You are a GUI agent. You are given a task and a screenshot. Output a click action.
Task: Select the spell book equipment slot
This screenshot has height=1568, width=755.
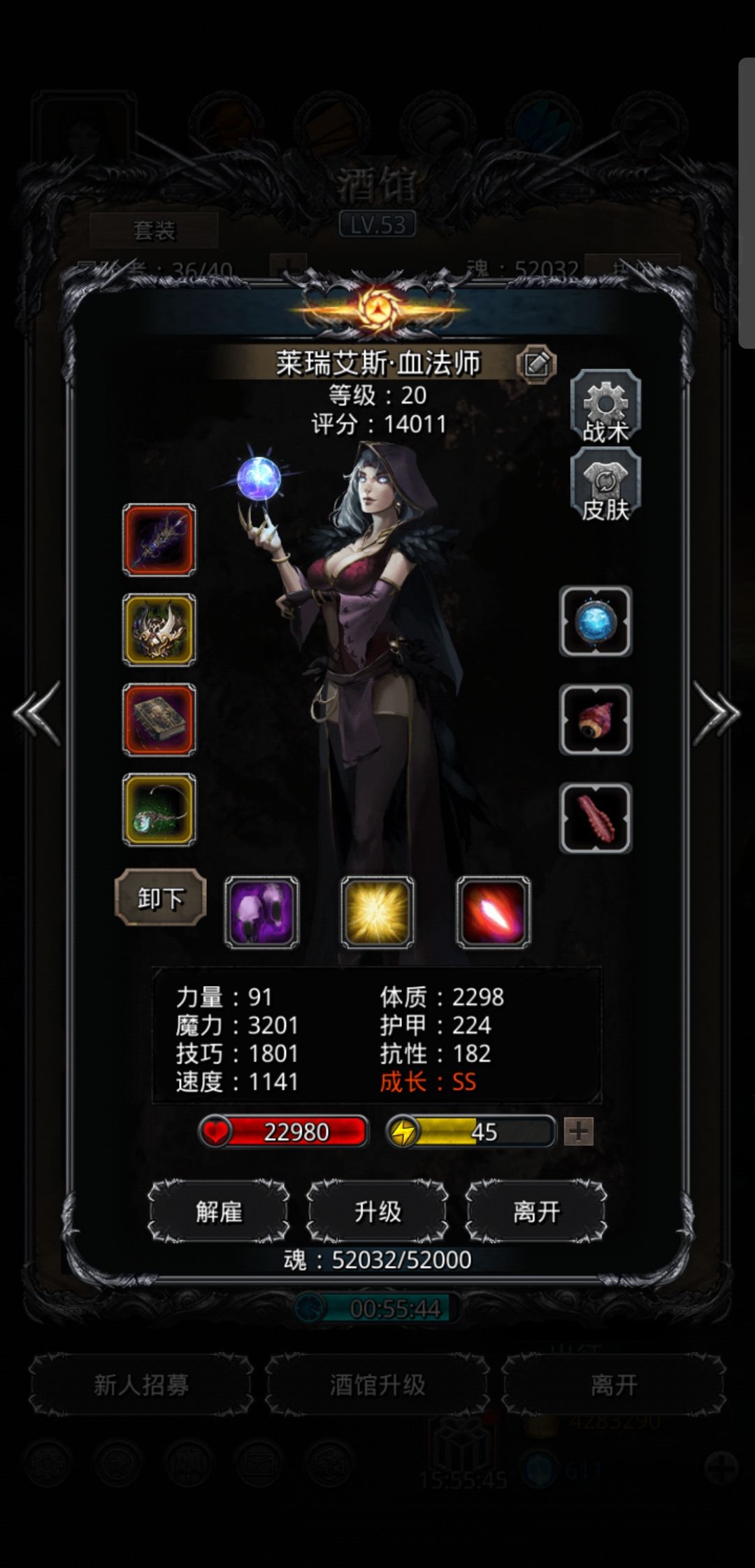(159, 719)
